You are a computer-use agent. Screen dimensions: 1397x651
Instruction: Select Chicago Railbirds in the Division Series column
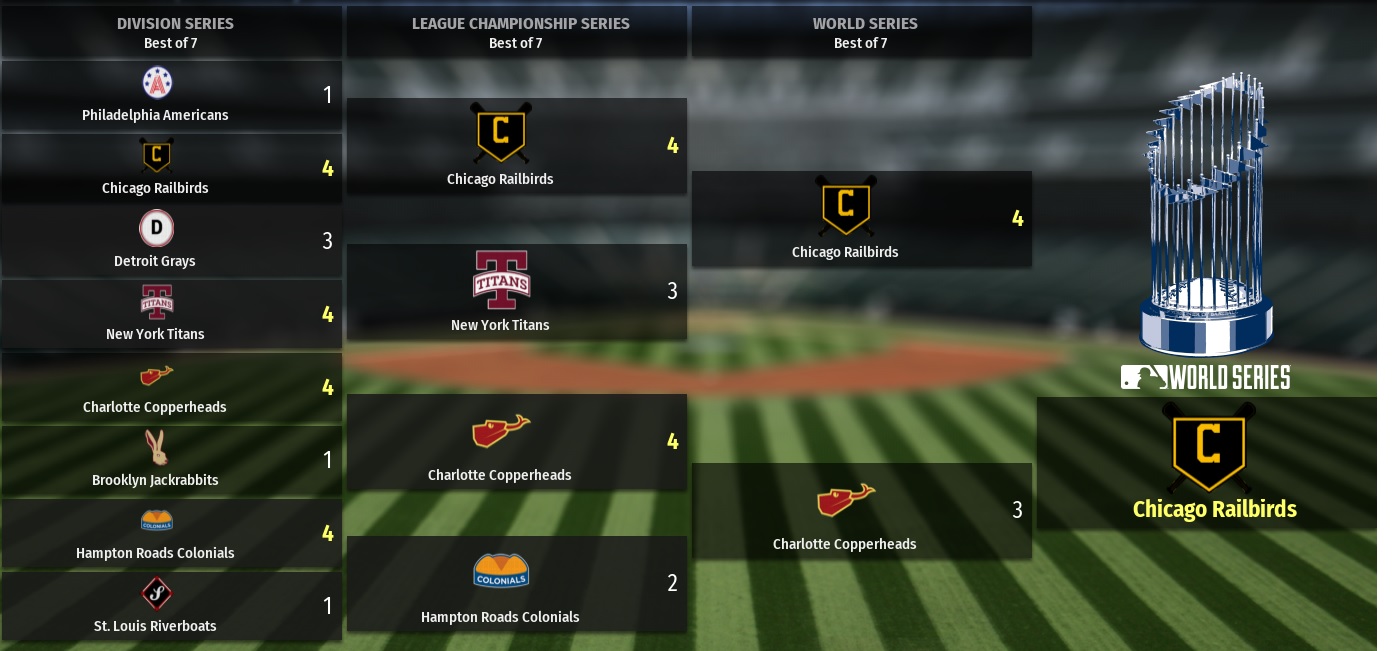[x=171, y=169]
